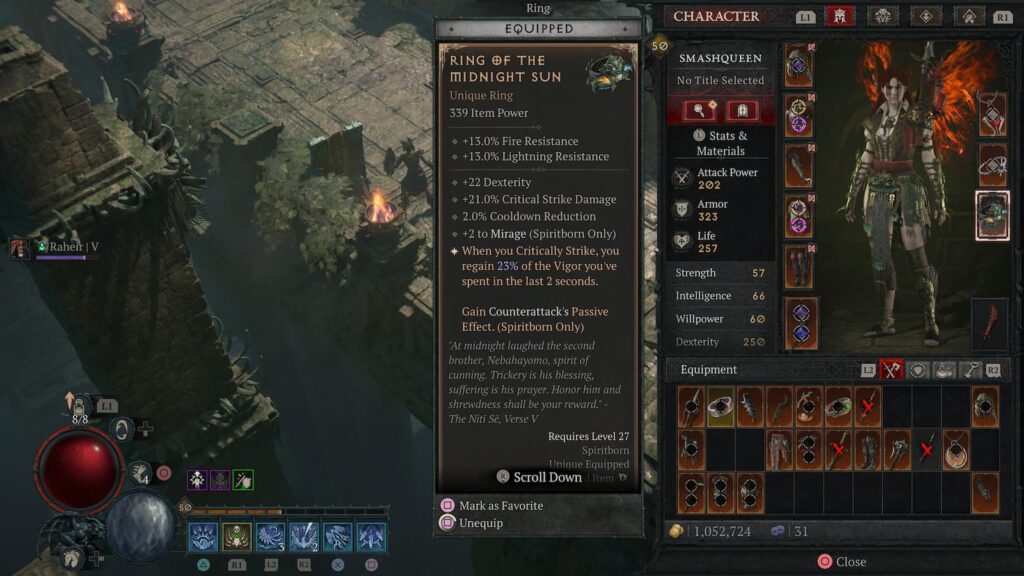Select the equipped Ring of the Midnight Sun slot
This screenshot has width=1024, height=576.
pyautogui.click(x=992, y=216)
